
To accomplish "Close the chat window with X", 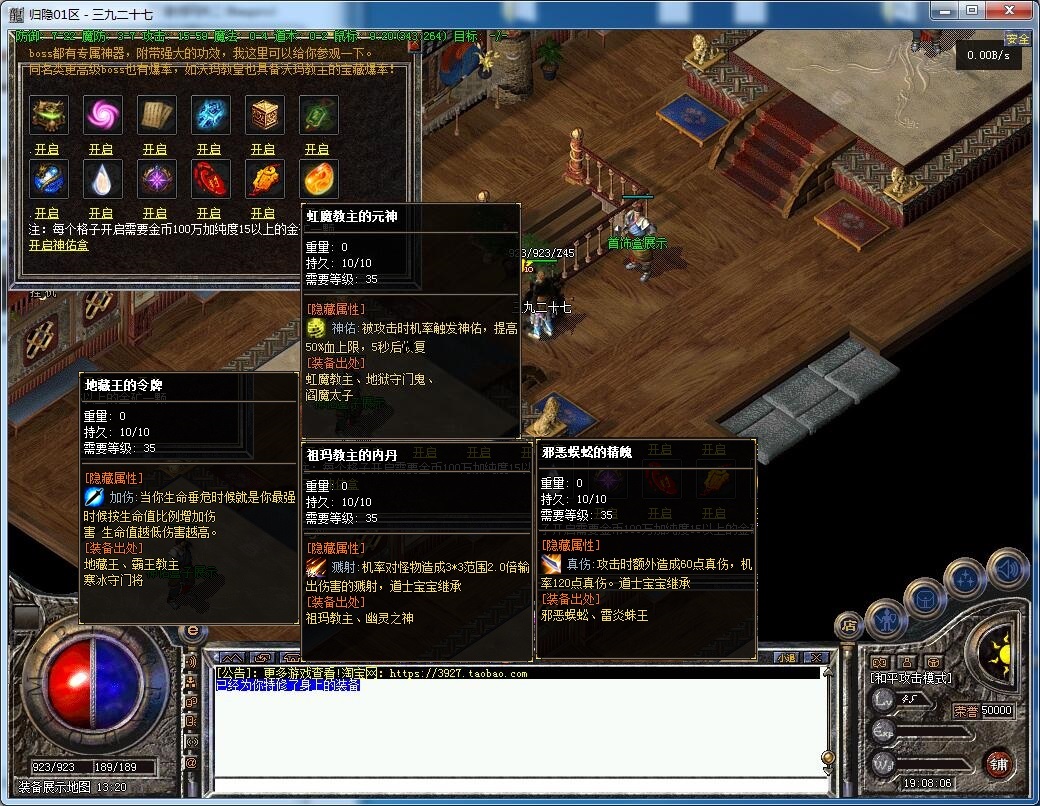I will point(817,657).
